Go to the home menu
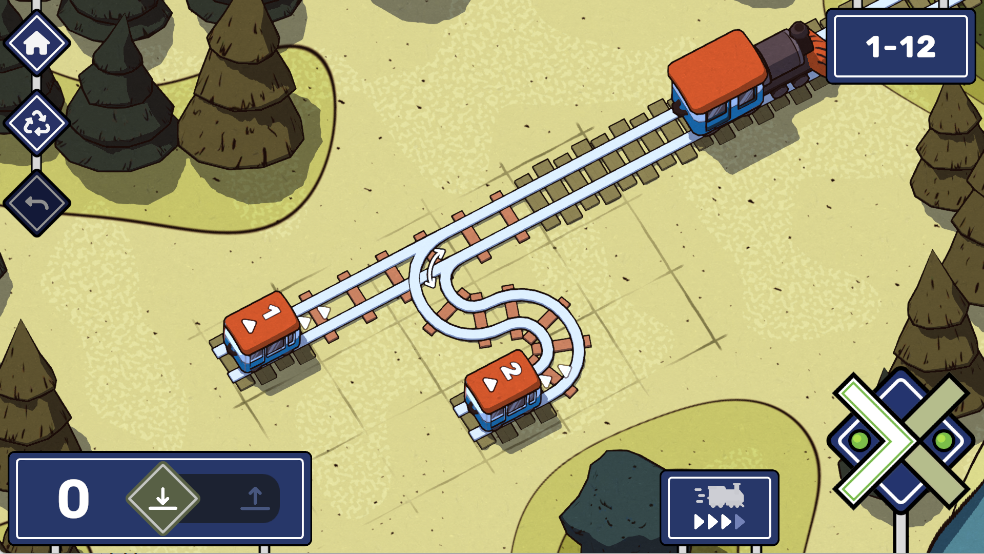The width and height of the screenshot is (984, 554). click(x=37, y=45)
